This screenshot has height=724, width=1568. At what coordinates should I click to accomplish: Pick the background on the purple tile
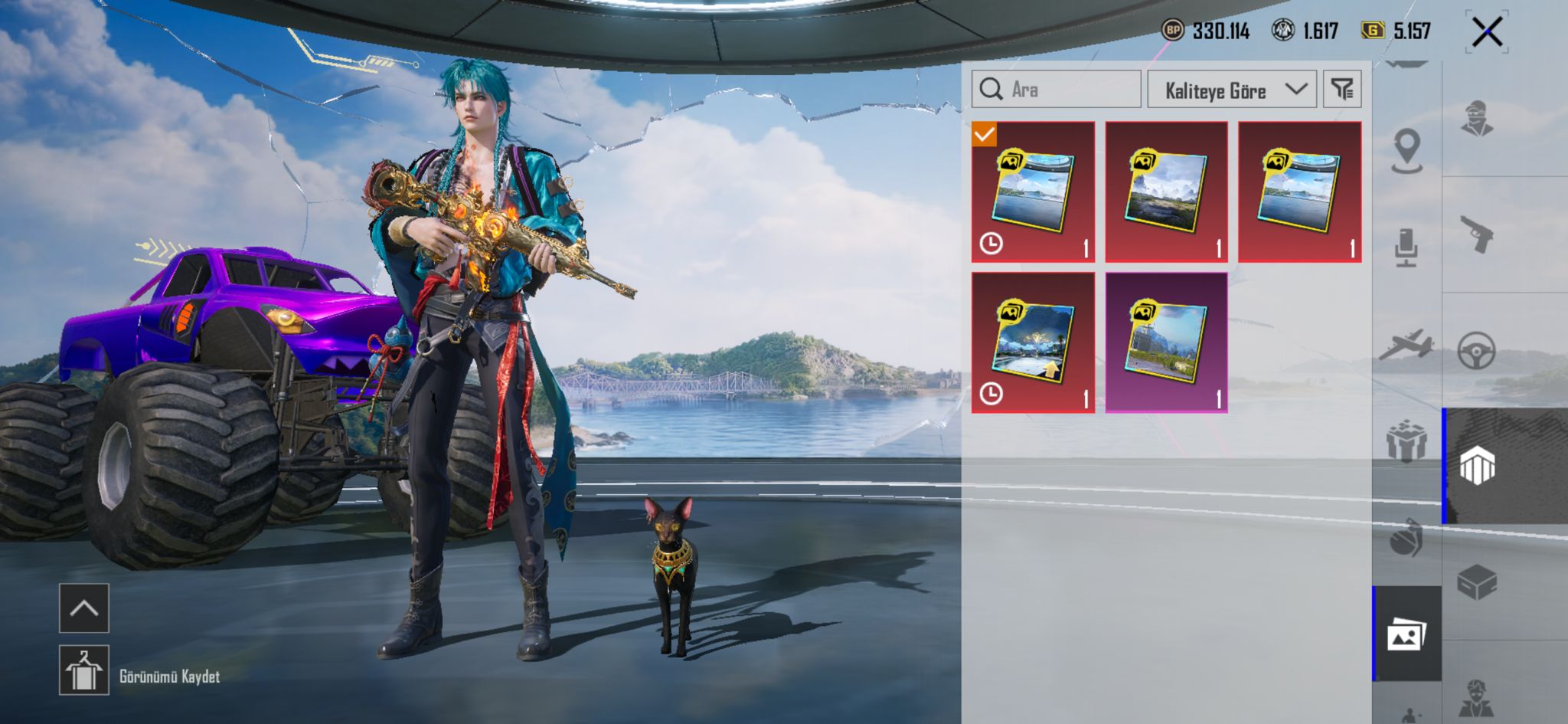[x=1166, y=342]
